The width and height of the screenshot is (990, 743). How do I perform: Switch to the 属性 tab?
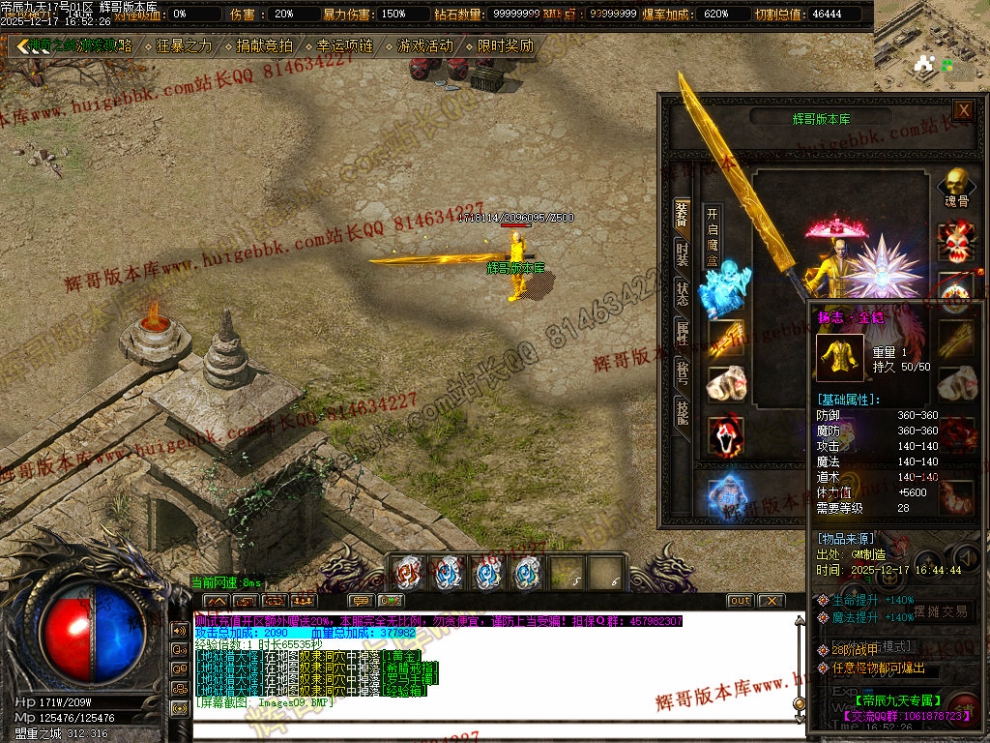(x=682, y=333)
